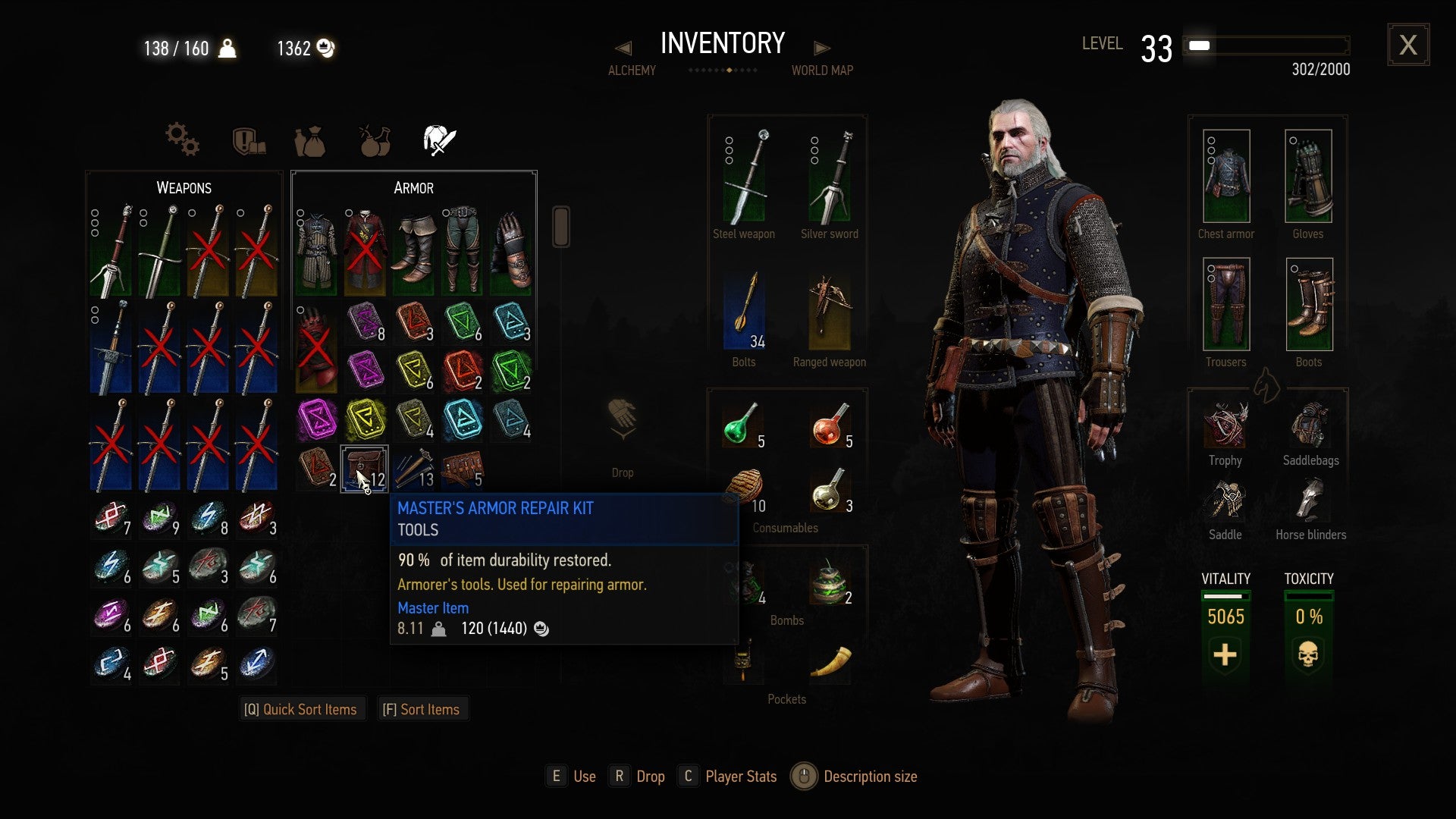Click the Horse blinders slot
This screenshot has height=819, width=1456.
1308,503
